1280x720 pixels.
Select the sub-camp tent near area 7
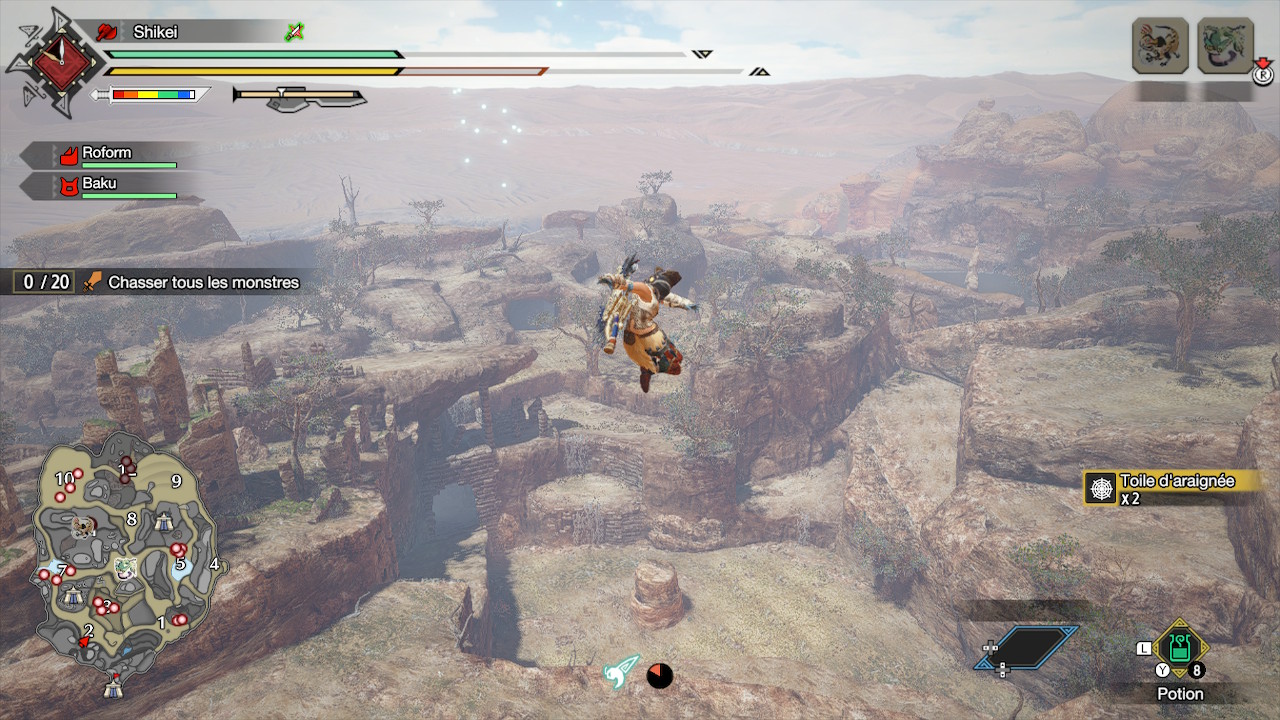click(x=73, y=597)
